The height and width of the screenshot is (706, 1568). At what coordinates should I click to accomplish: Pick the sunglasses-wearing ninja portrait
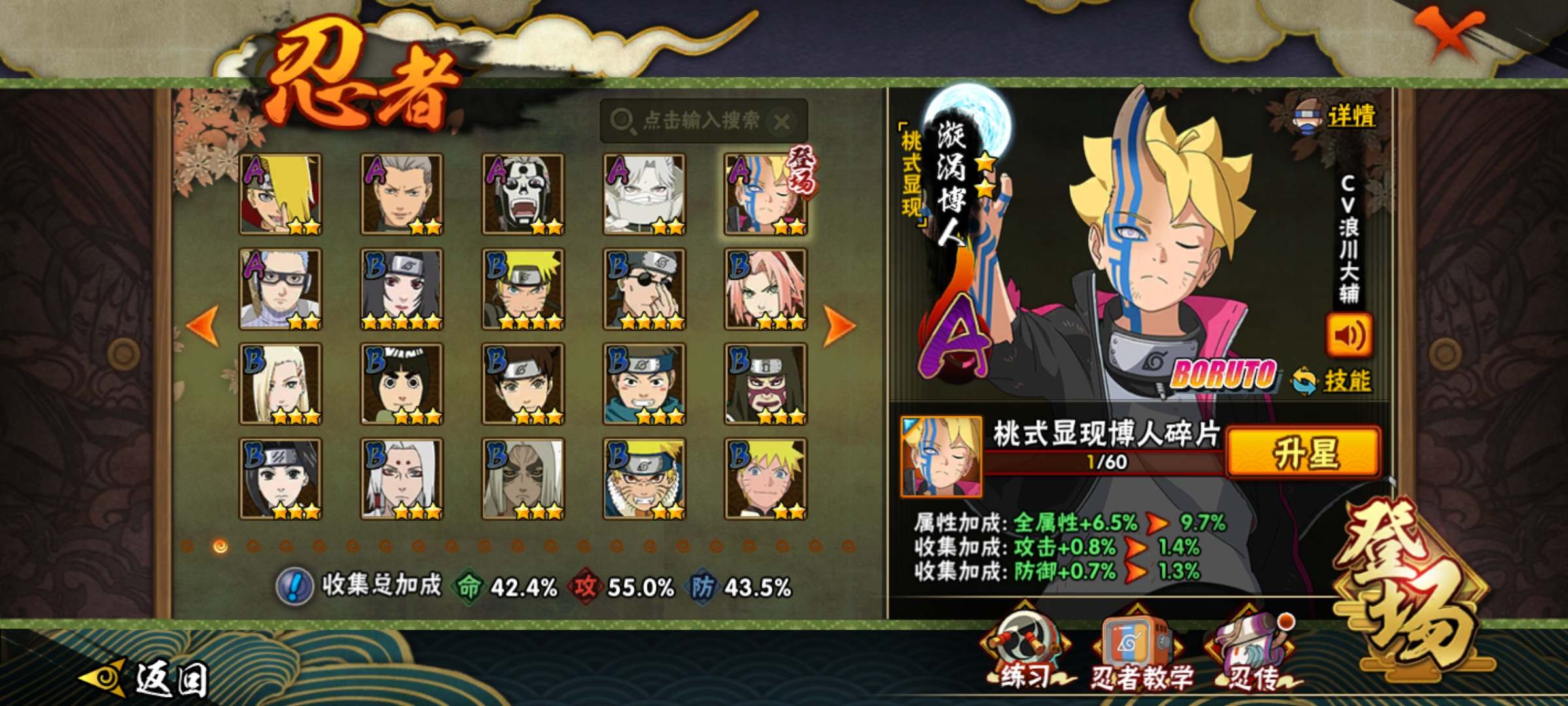(644, 289)
